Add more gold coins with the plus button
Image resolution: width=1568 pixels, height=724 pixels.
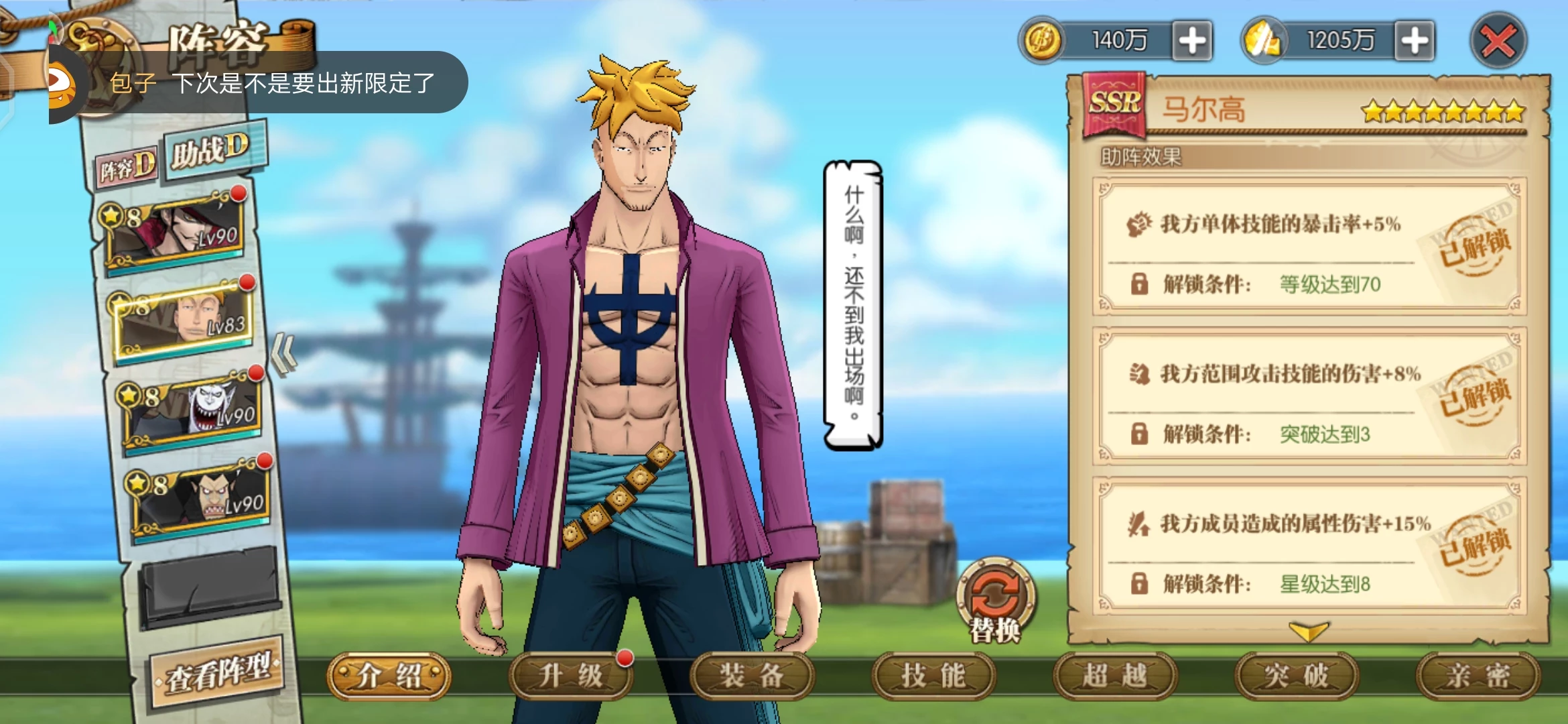[x=1192, y=41]
